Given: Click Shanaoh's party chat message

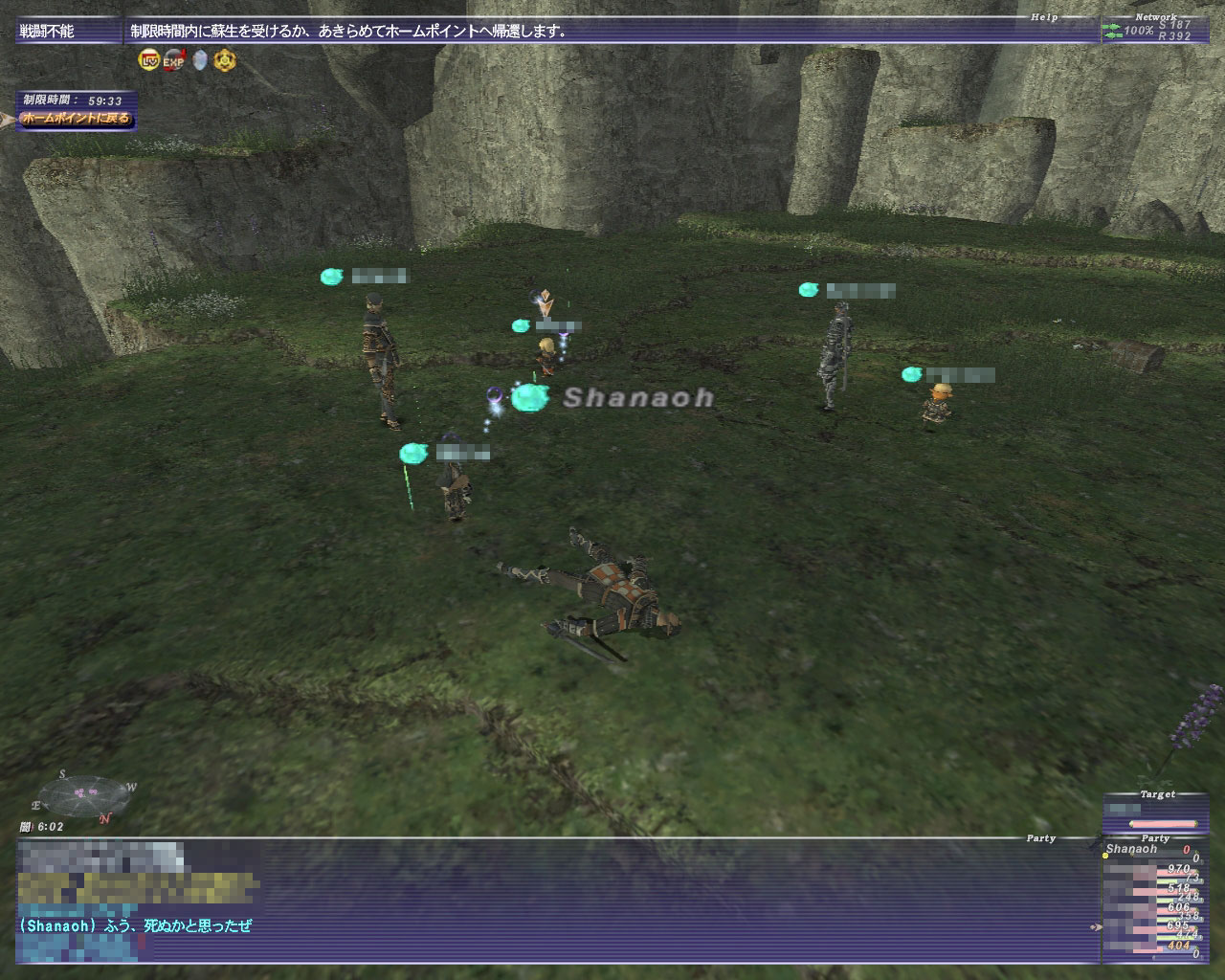Looking at the screenshot, I should [134, 926].
